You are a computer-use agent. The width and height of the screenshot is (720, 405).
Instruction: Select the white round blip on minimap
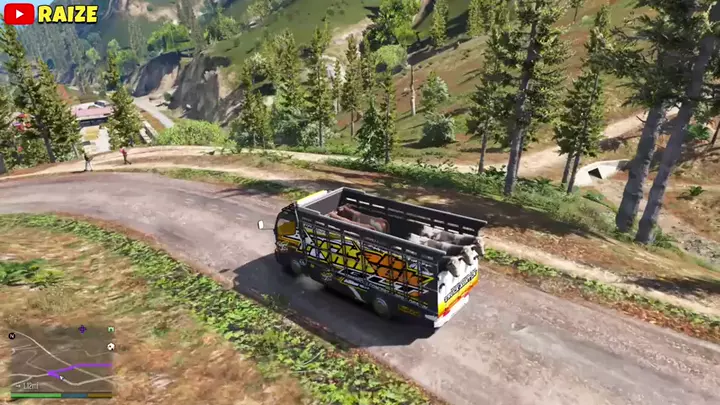(110, 346)
